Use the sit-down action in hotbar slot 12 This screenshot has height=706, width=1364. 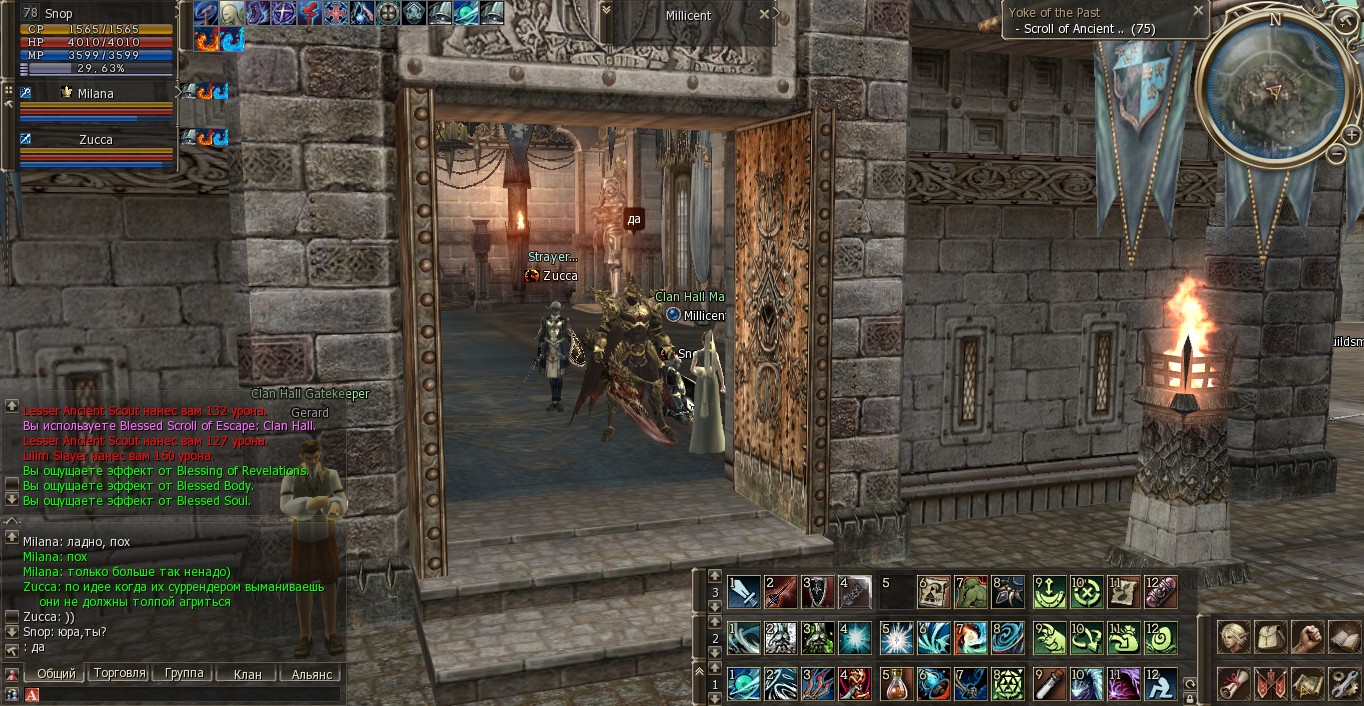point(1161,684)
